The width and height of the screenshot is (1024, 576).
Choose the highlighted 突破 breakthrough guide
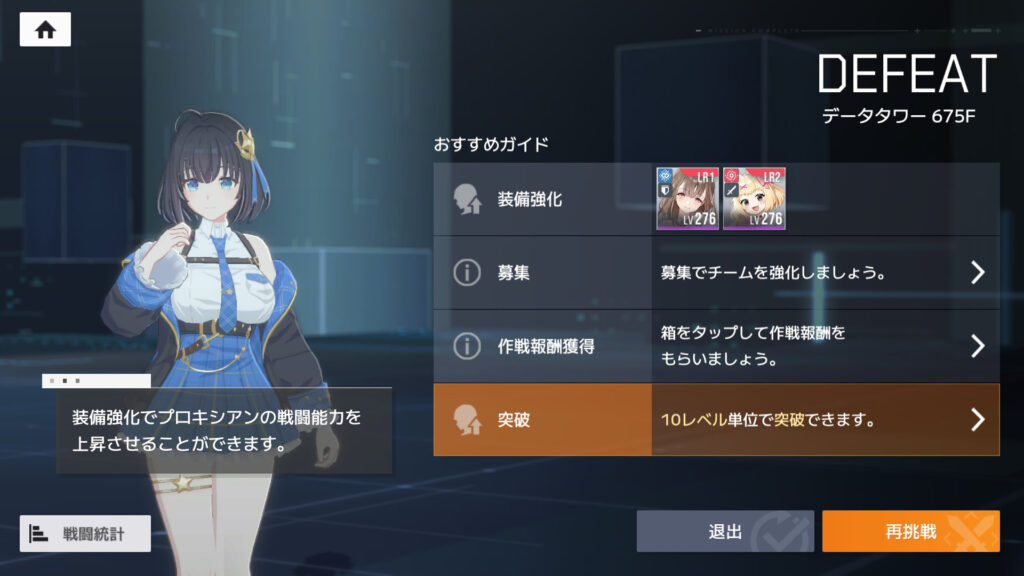tap(716, 420)
